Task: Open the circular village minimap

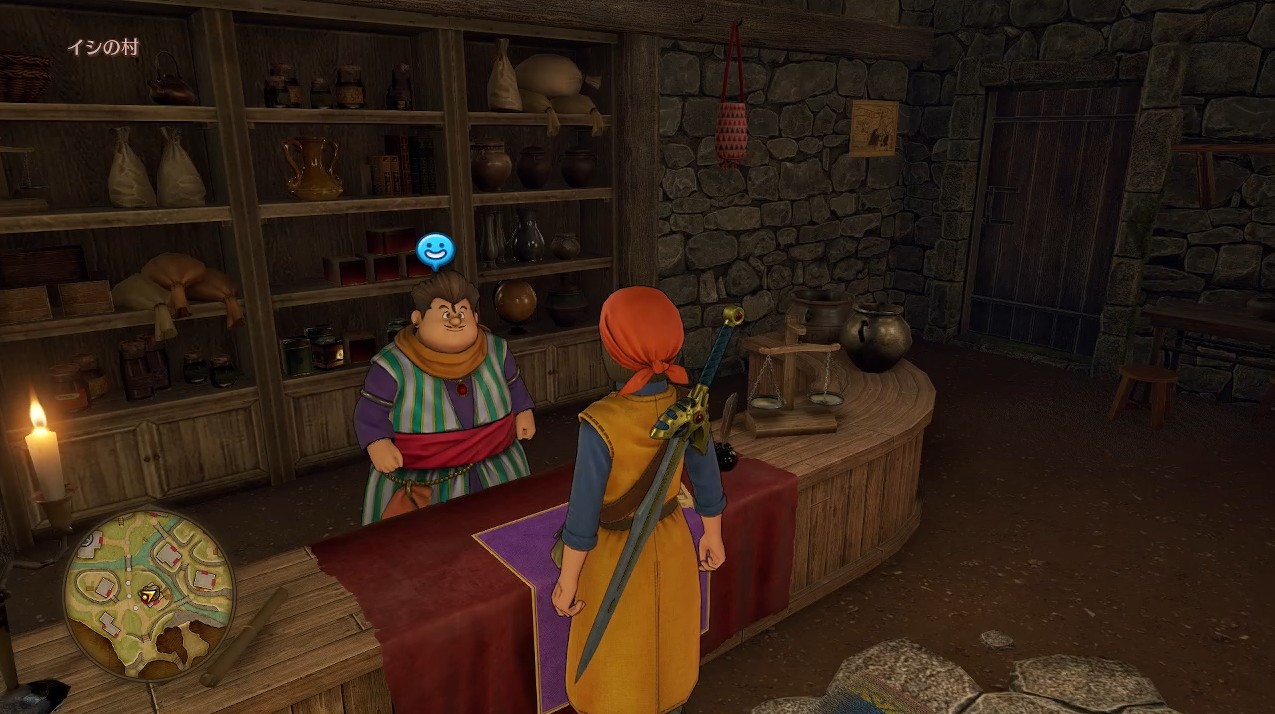Action: click(x=148, y=595)
